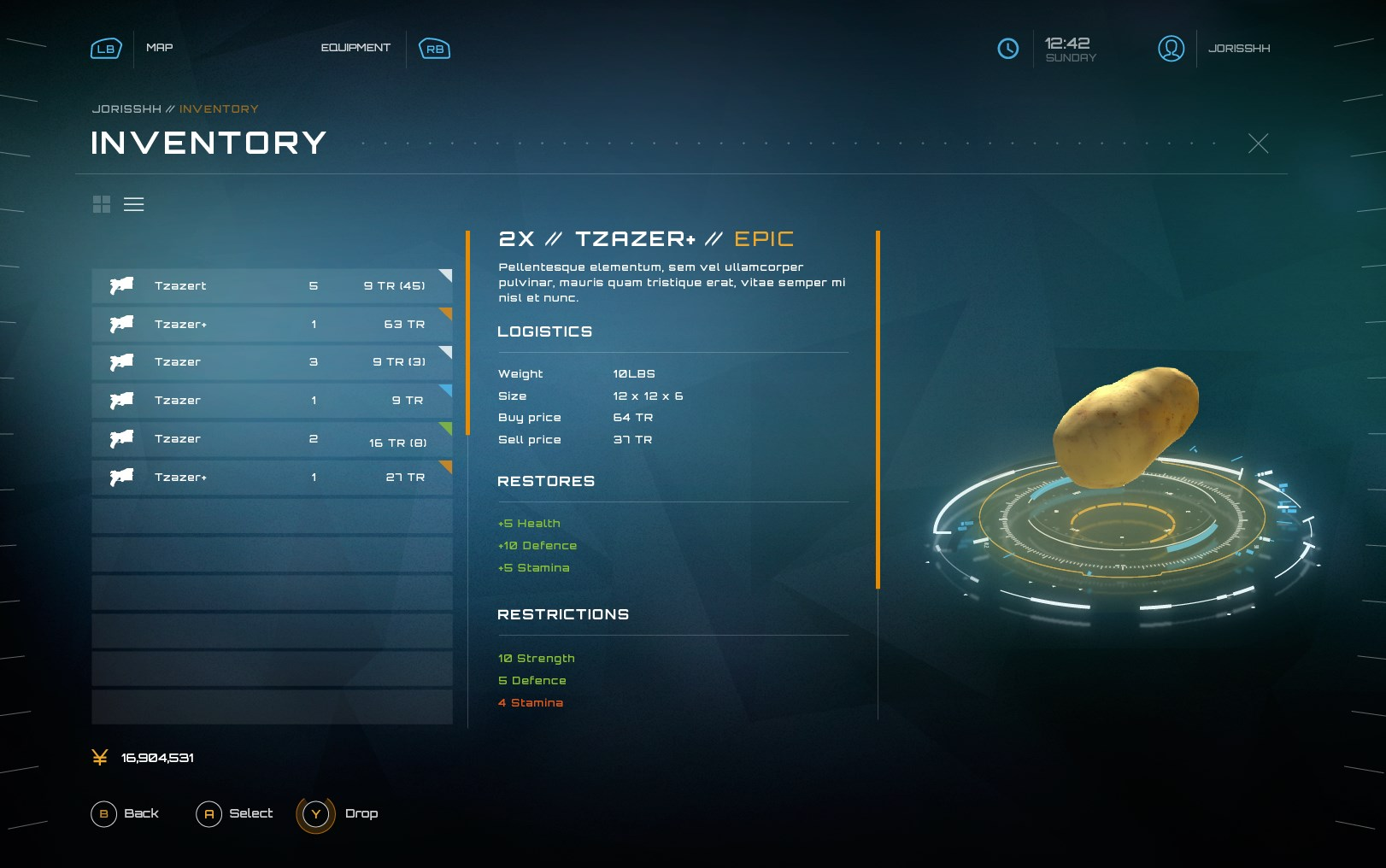Open the clock icon near the time display
The image size is (1386, 868).
coord(1008,49)
